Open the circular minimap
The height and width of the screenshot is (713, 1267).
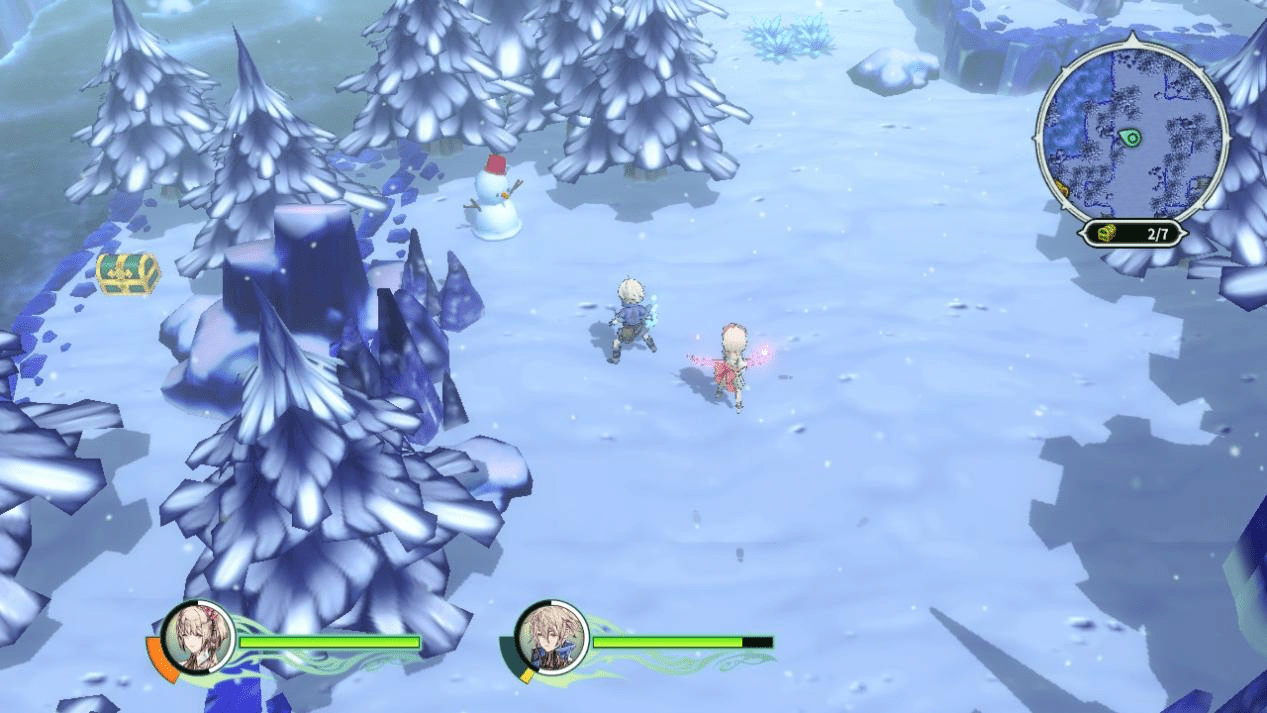[1133, 133]
